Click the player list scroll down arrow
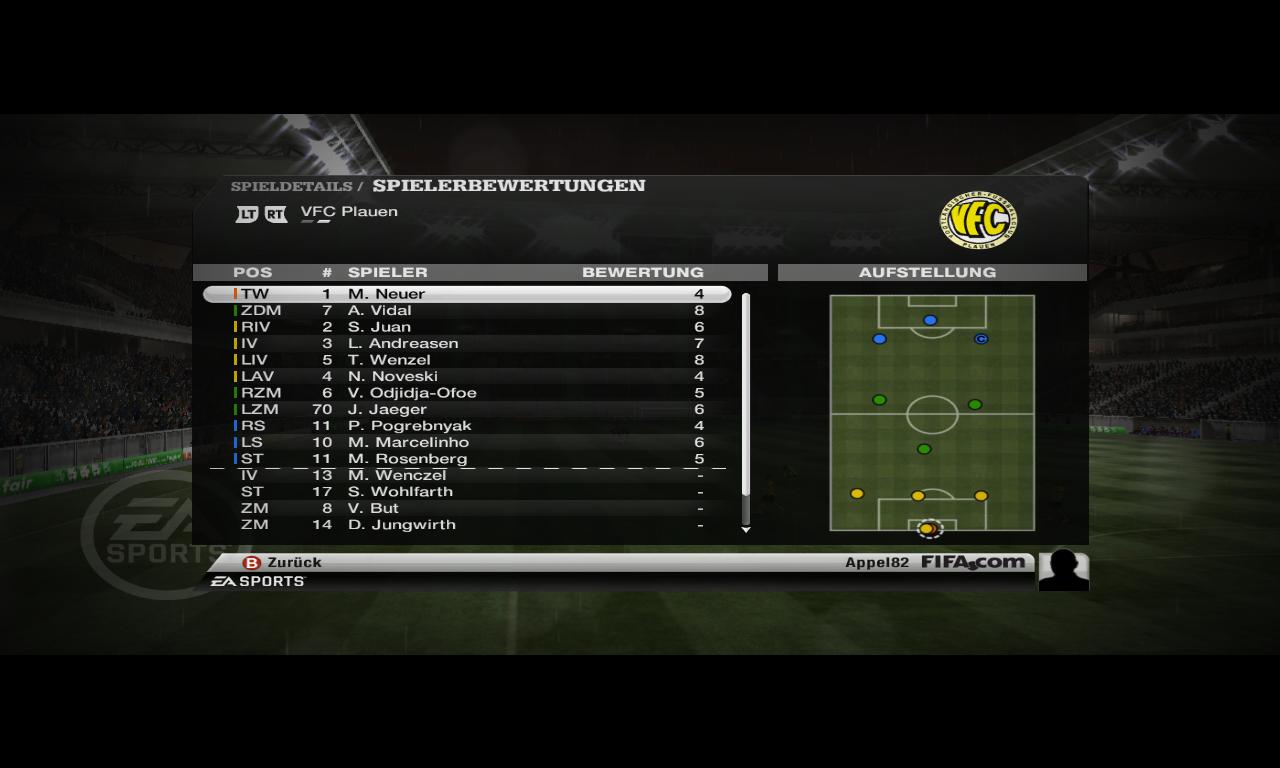 click(x=745, y=530)
